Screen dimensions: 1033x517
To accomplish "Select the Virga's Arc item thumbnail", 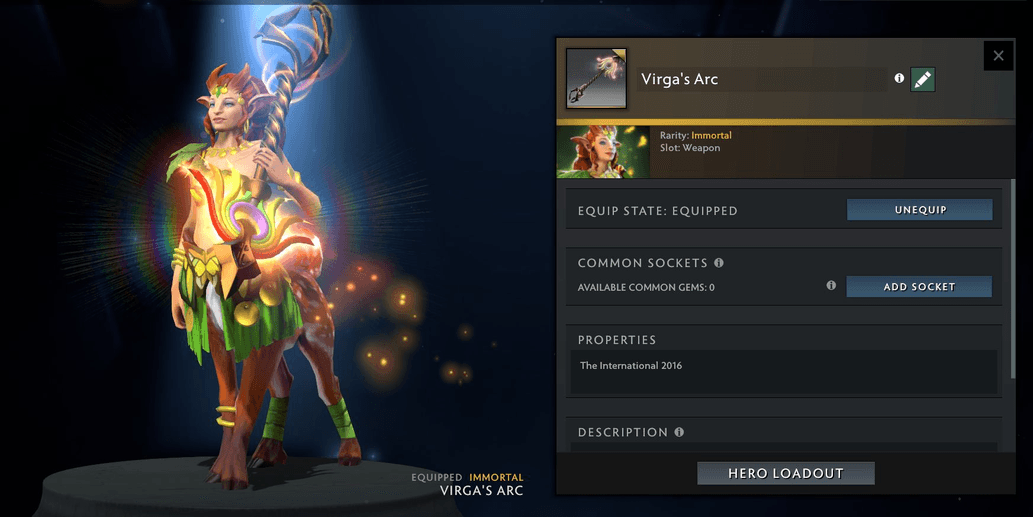I will 596,78.
